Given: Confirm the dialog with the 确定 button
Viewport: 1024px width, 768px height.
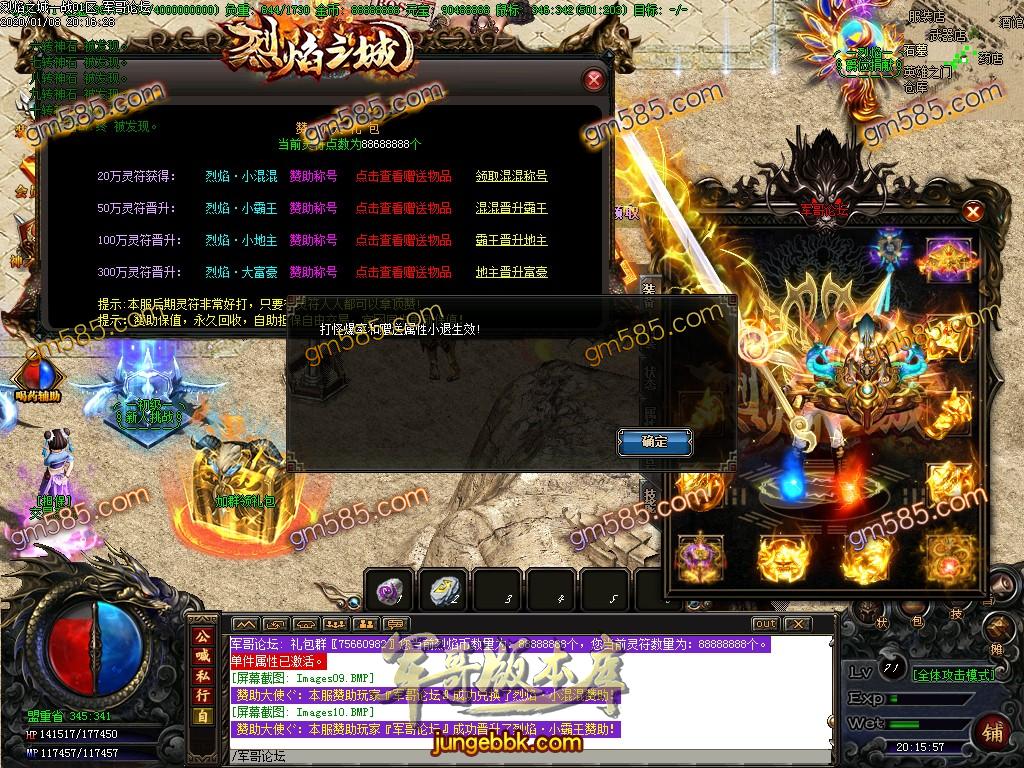Looking at the screenshot, I should [655, 441].
